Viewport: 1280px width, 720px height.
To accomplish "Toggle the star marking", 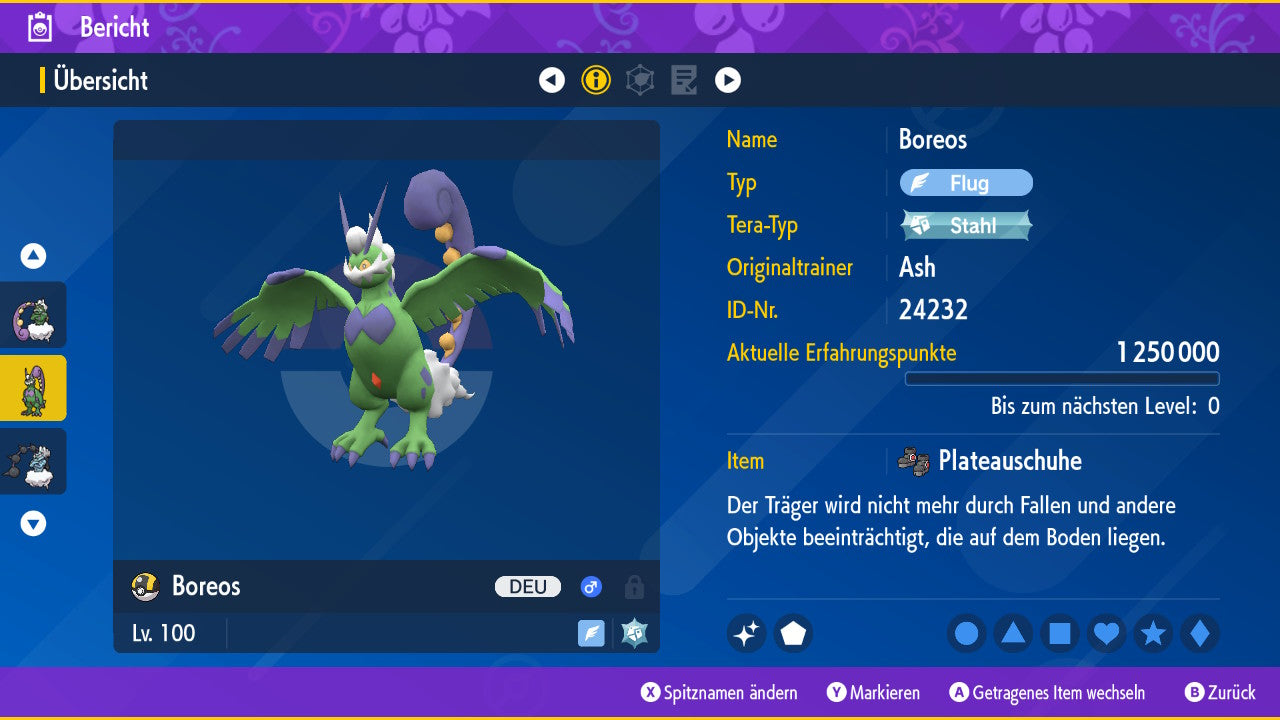I will [1153, 633].
